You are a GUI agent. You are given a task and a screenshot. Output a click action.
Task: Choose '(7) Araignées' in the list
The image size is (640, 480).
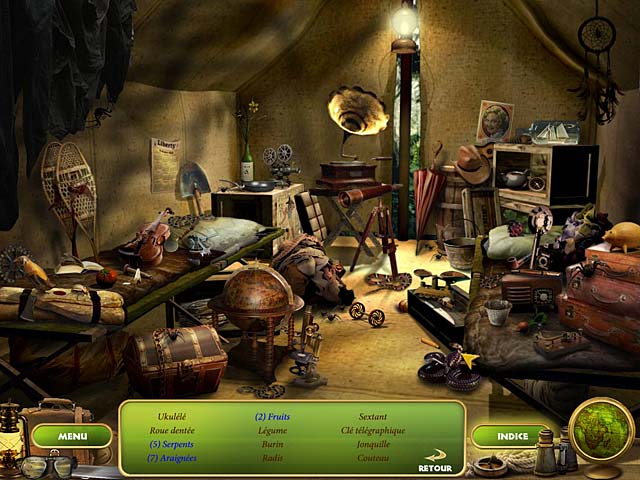click(173, 458)
